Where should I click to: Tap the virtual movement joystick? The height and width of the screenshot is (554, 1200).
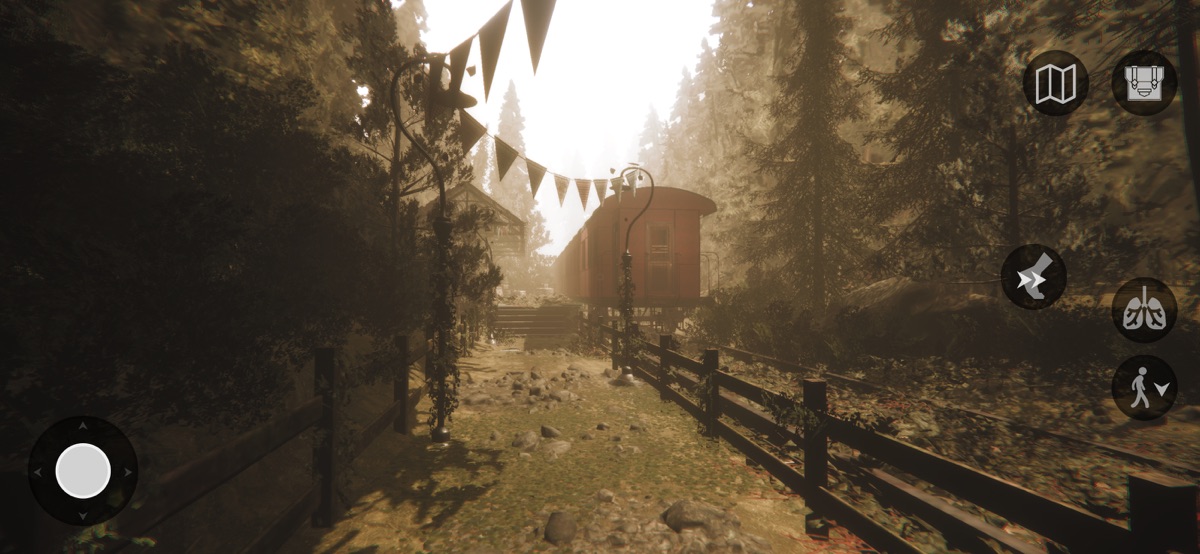tap(83, 471)
